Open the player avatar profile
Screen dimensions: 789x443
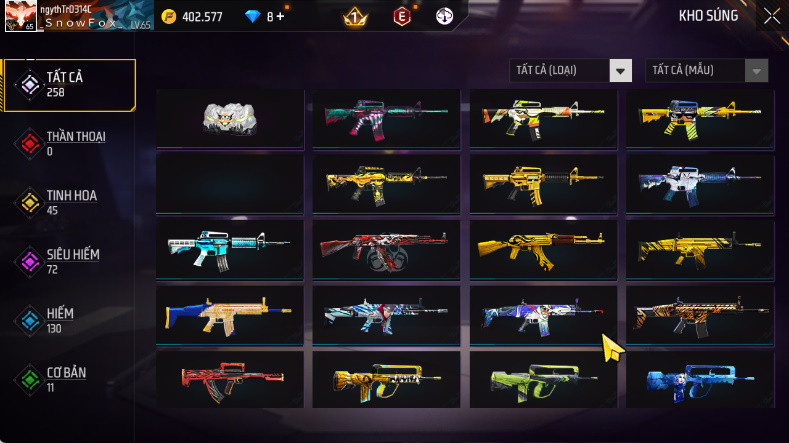(20, 16)
